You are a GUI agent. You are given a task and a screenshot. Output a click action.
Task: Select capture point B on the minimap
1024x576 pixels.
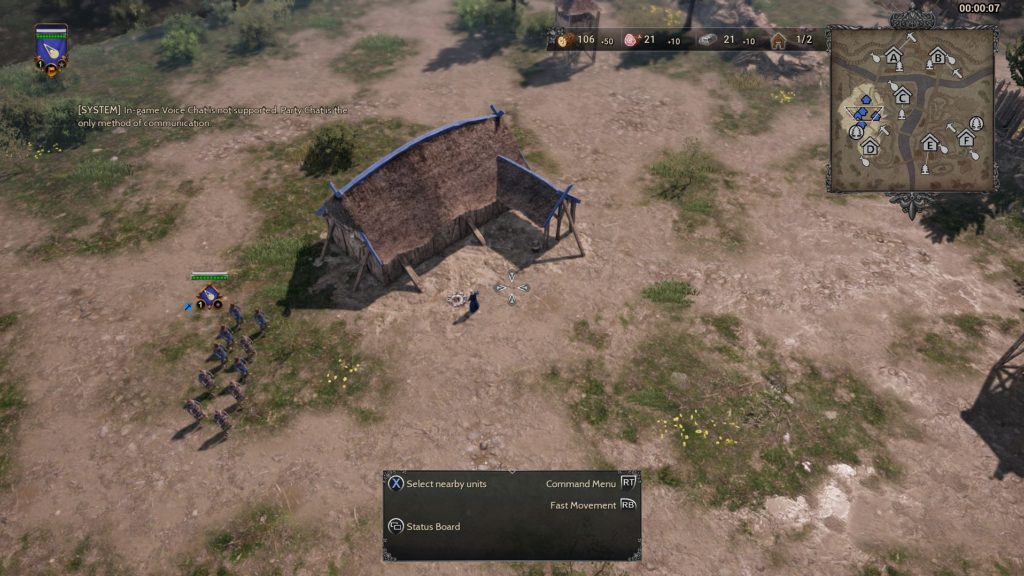(938, 57)
